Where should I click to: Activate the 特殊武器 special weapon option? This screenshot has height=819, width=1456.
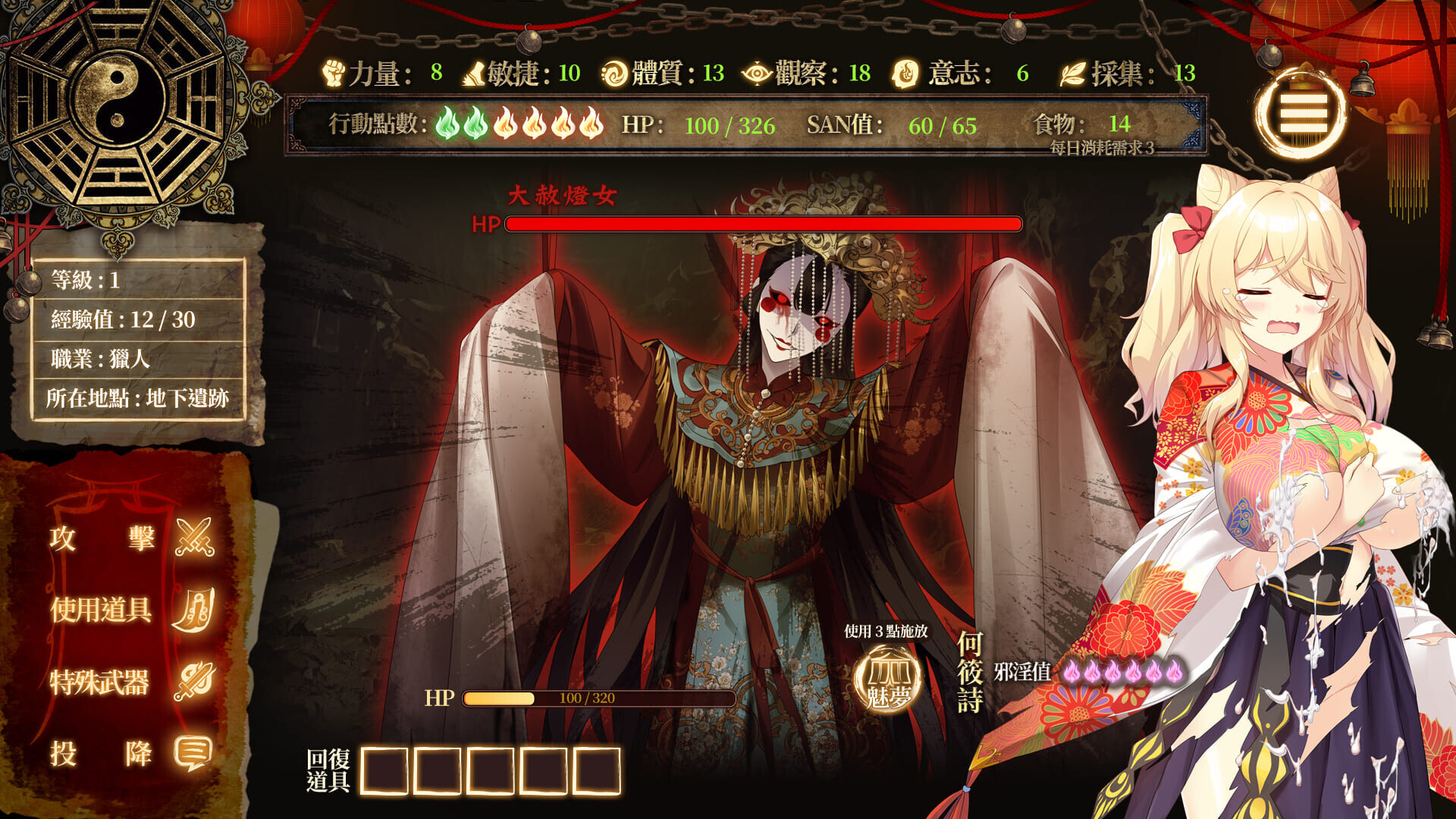(x=132, y=682)
